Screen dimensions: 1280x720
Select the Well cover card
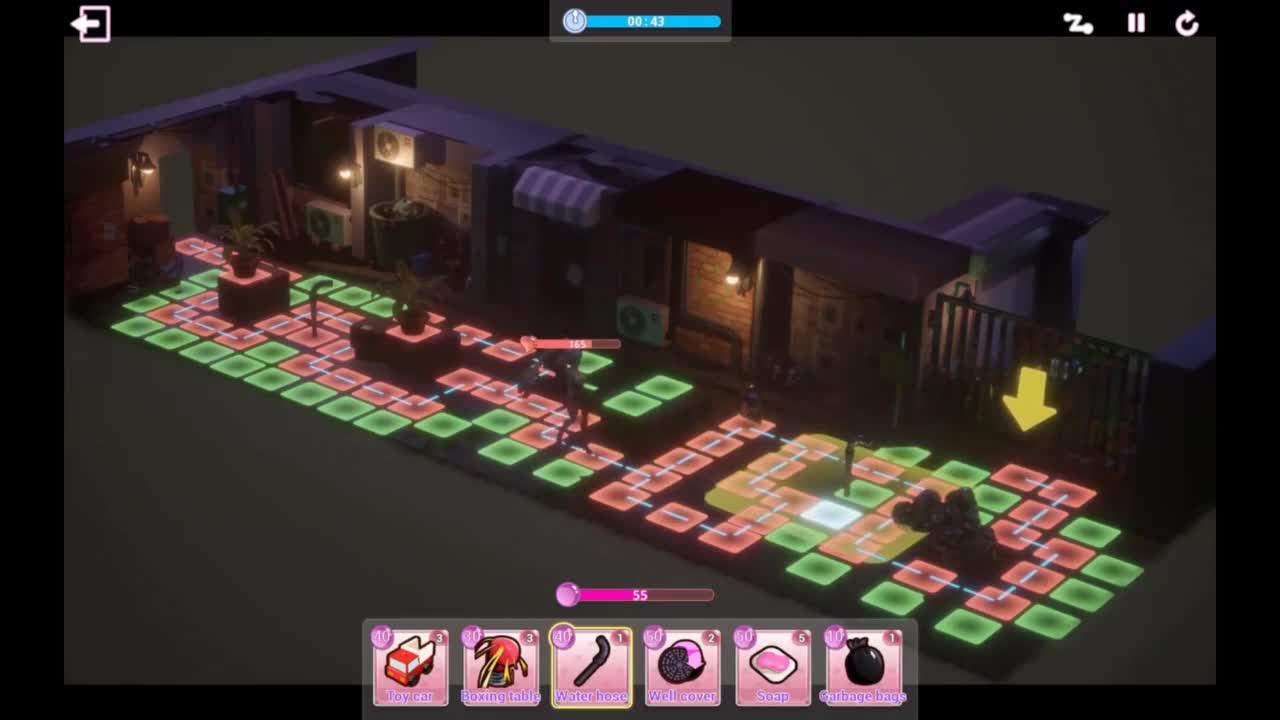click(682, 666)
